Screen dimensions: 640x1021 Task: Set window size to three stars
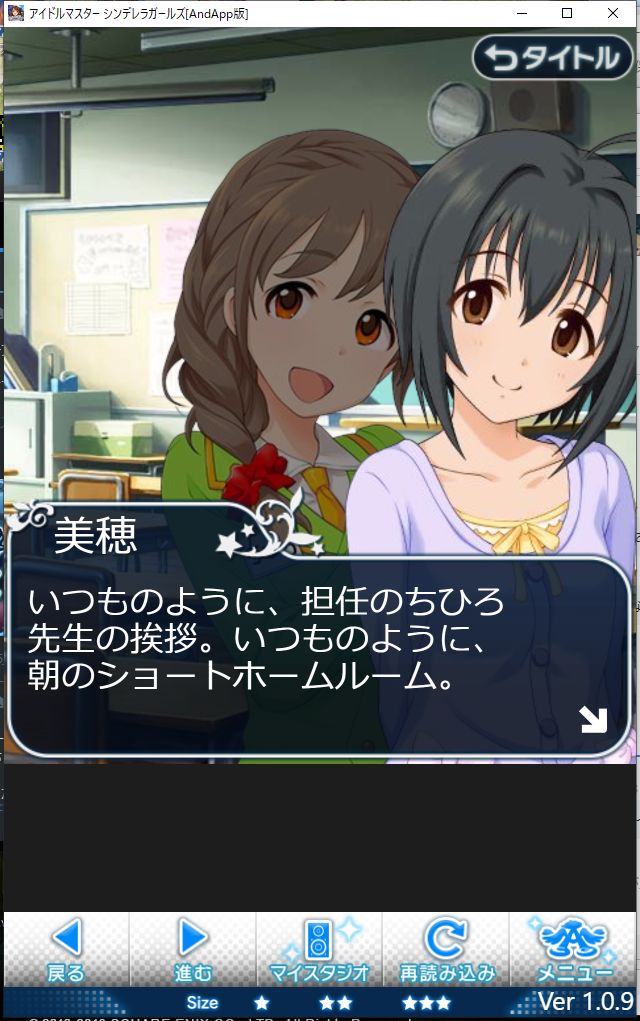(426, 1002)
